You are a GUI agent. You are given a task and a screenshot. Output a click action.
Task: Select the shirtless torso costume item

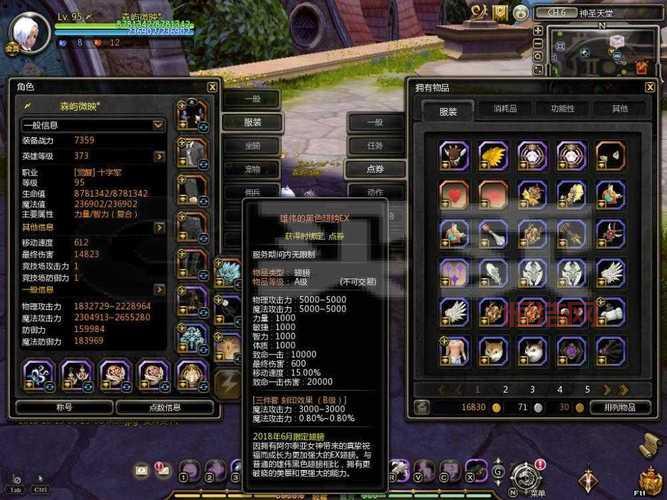[453, 349]
